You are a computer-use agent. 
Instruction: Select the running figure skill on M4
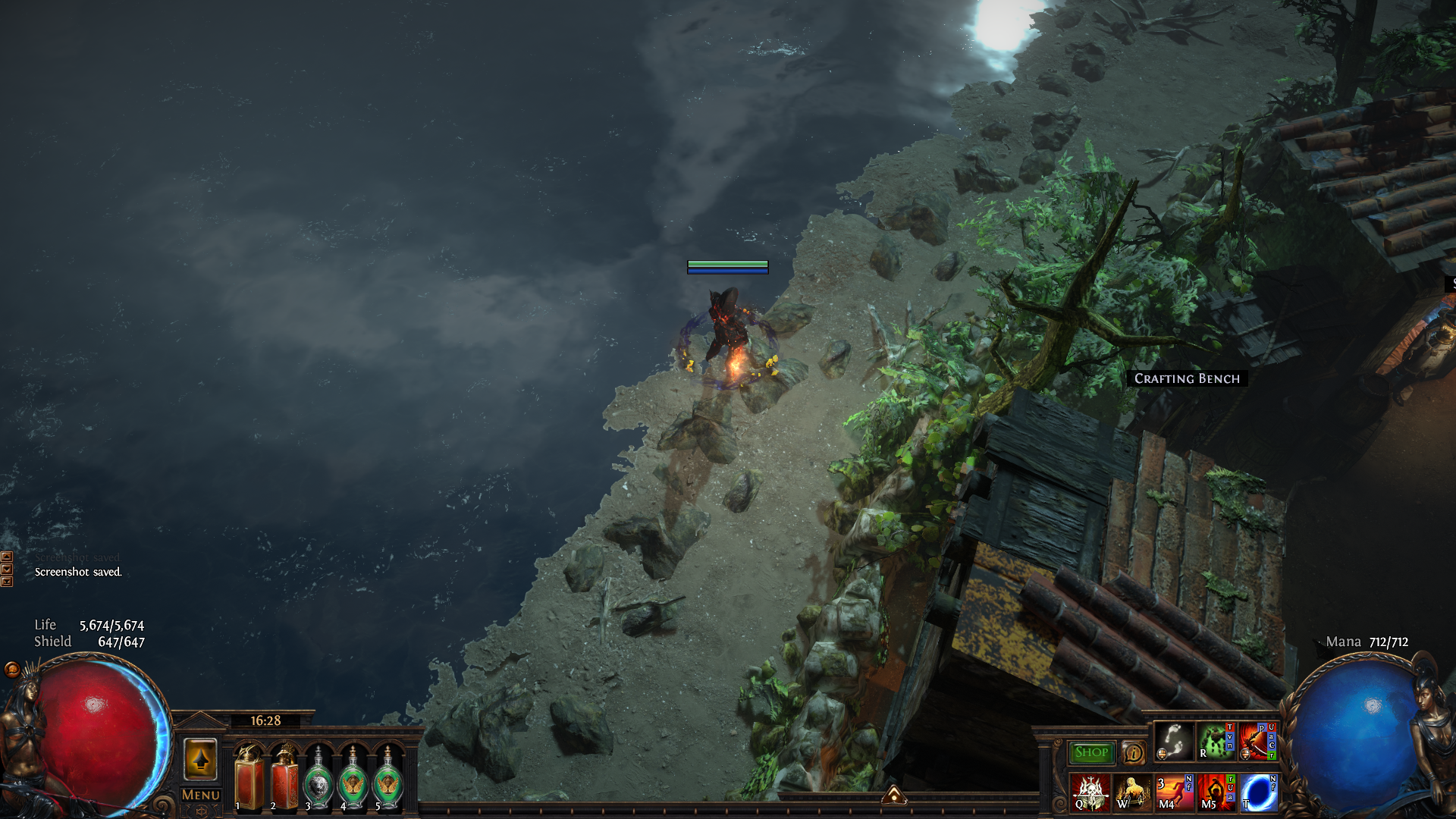1174,792
